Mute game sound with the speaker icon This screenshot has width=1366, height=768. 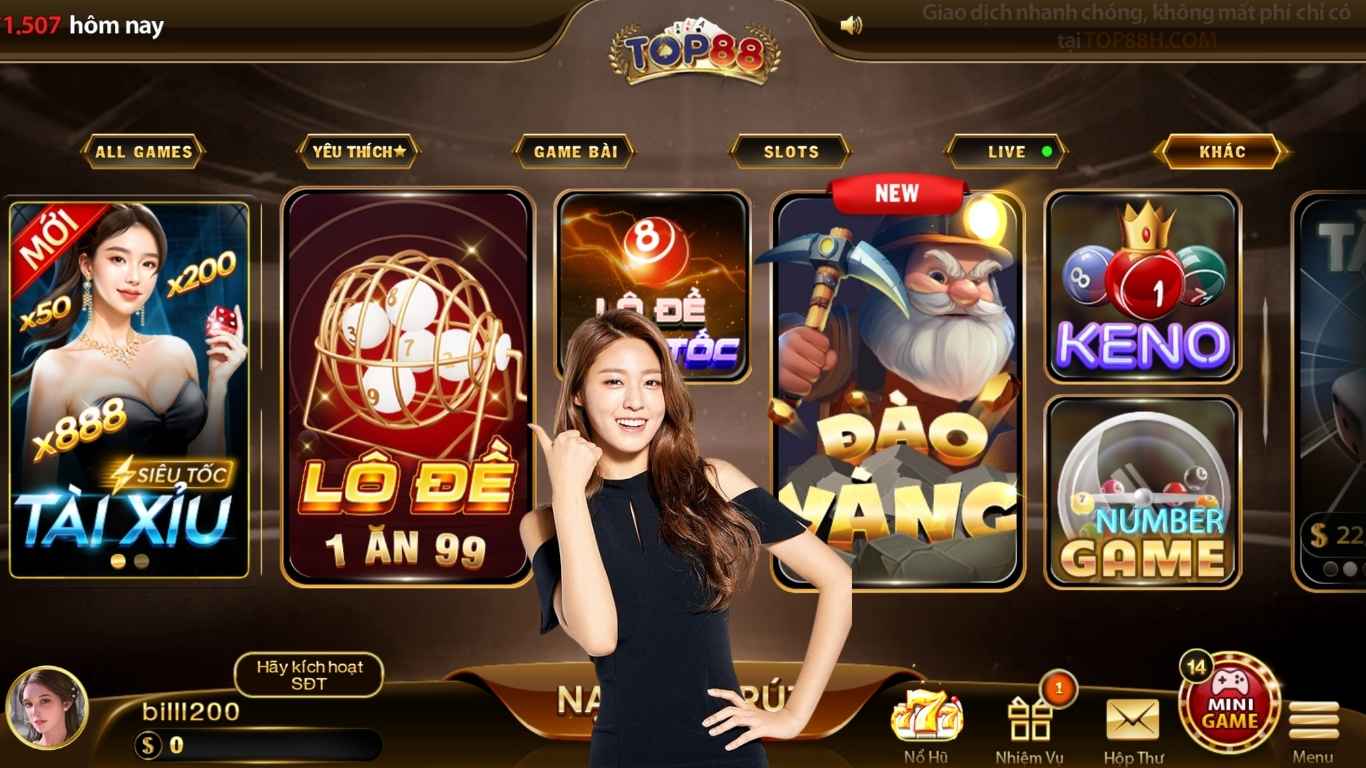coord(851,24)
